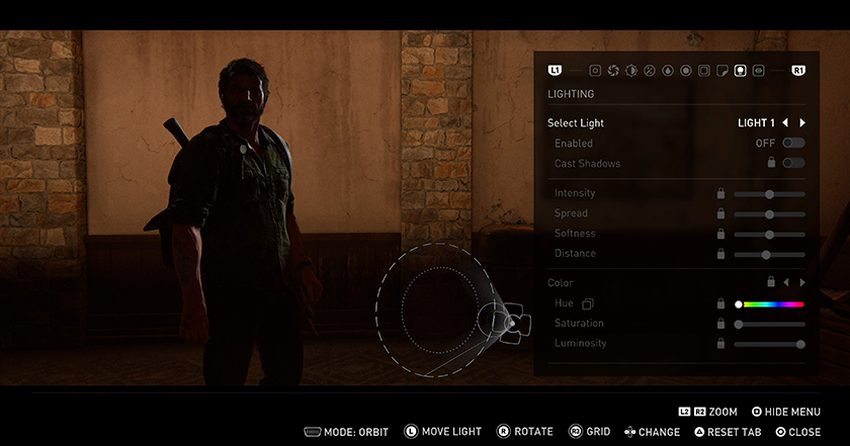Choose the next Color preset arrow
The height and width of the screenshot is (446, 850).
[802, 283]
